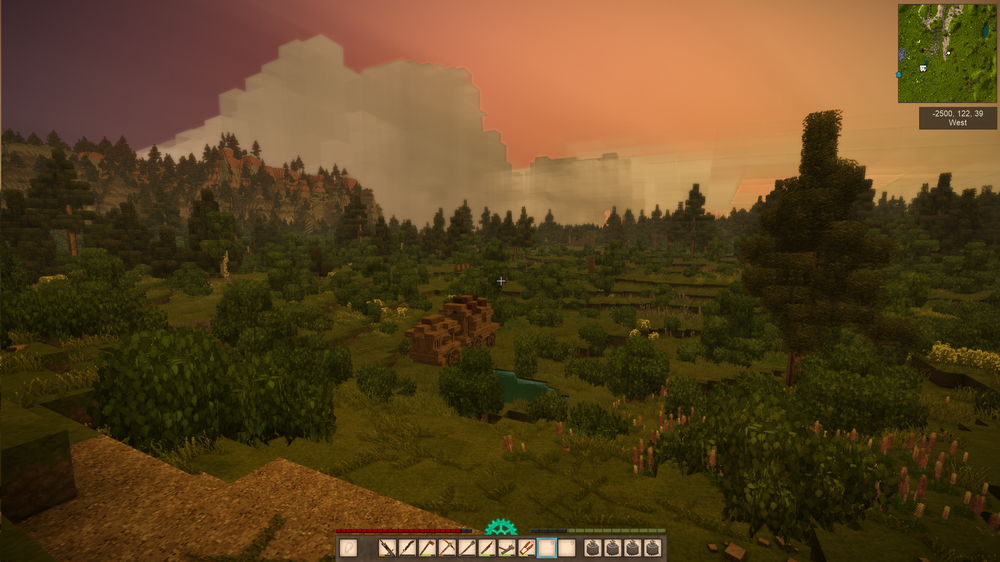Viewport: 1000px width, 562px height.
Task: Choose the red-handled shears slot
Action: tap(526, 547)
